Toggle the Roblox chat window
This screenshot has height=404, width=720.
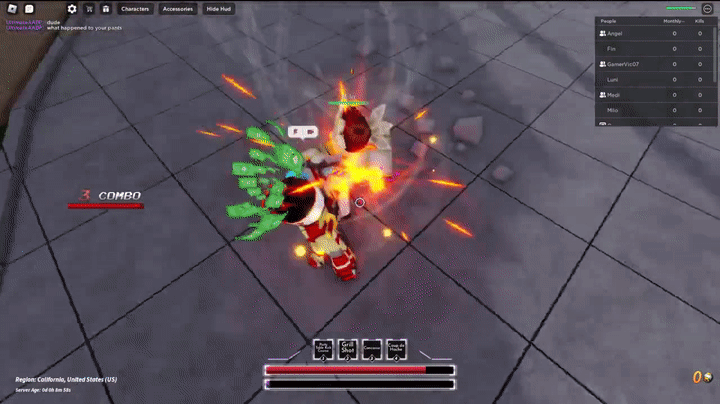click(x=29, y=9)
